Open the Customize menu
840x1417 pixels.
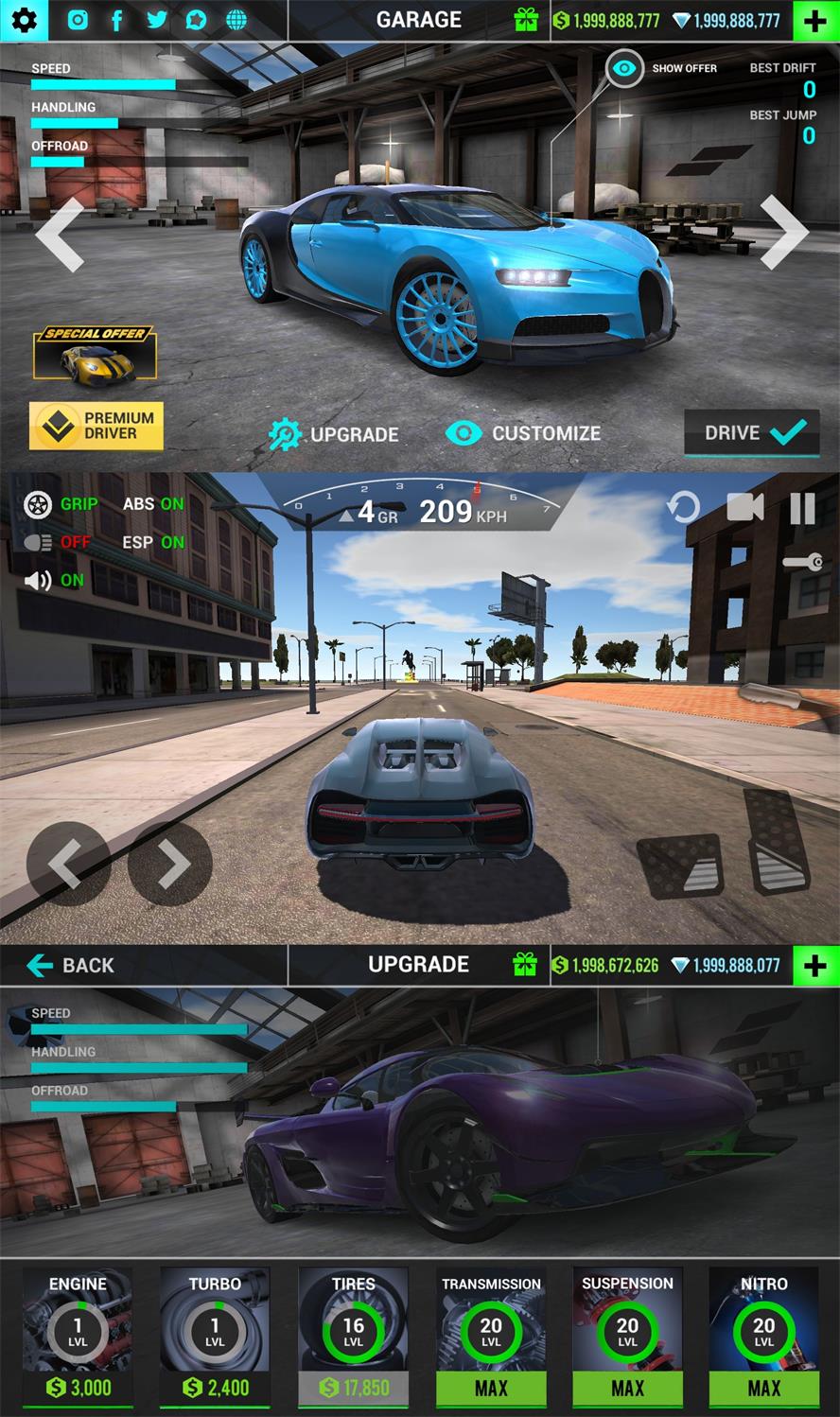523,433
